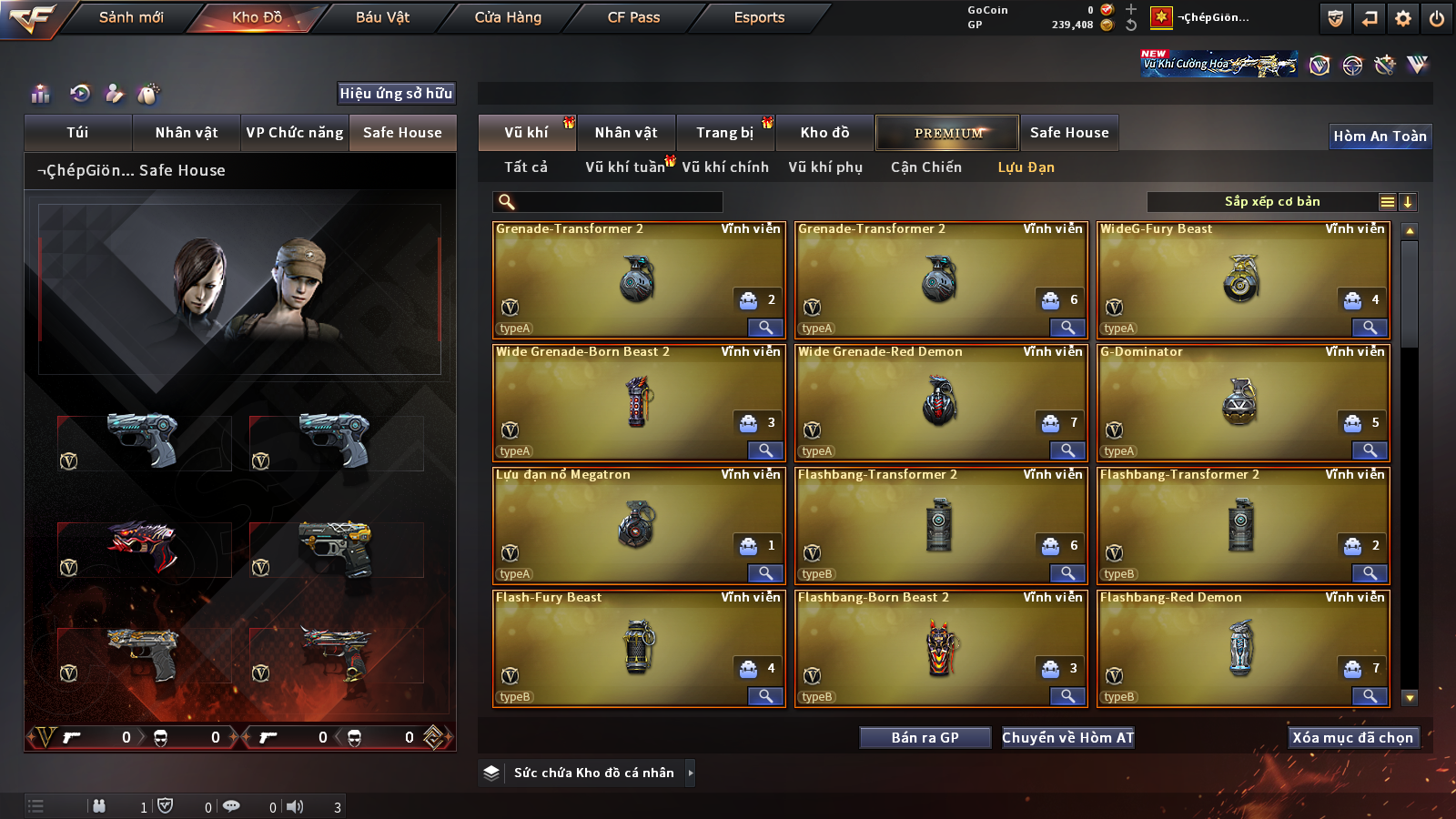1456x819 pixels.
Task: Select the Lựu đạn nổ Megatron item
Action: click(637, 526)
